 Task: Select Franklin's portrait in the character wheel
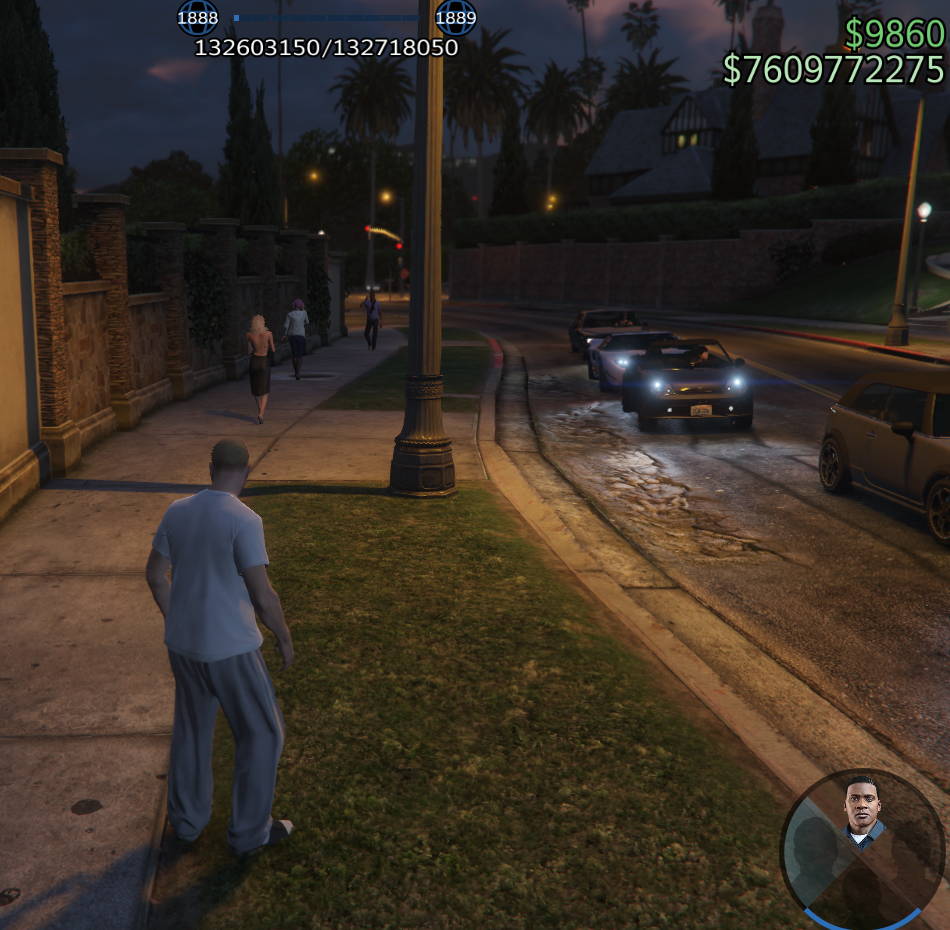[862, 811]
